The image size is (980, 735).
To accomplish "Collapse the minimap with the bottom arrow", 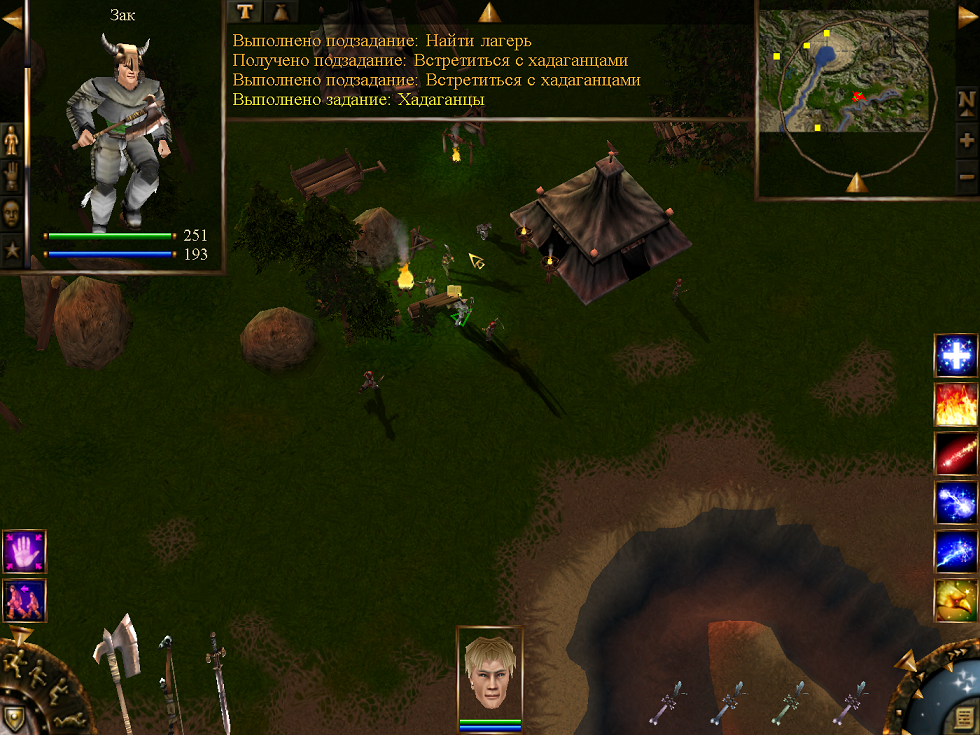I will pos(856,182).
